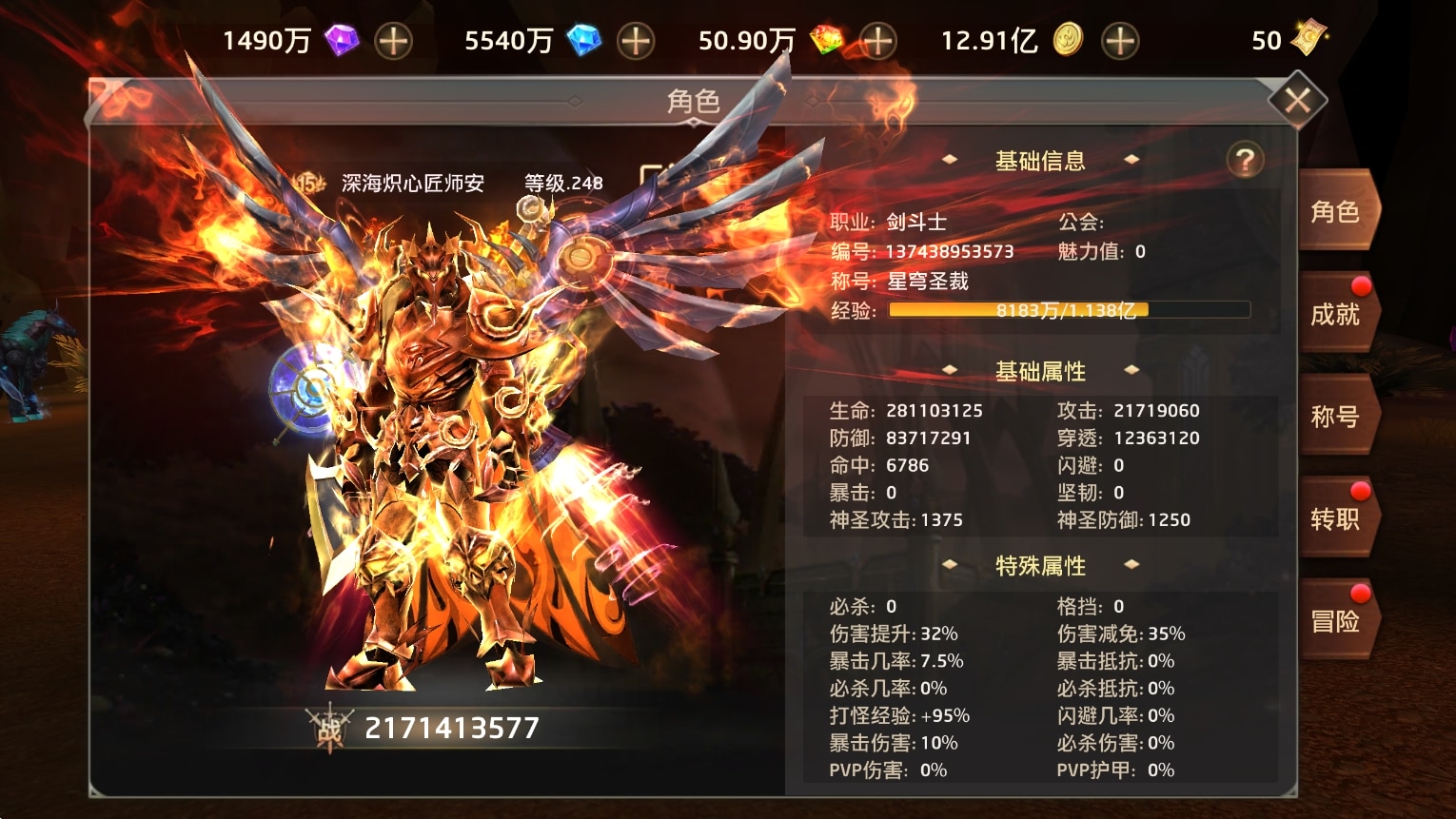This screenshot has width=1456, height=819.
Task: Click the character name 深海炽心匠师安
Action: pyautogui.click(x=413, y=183)
